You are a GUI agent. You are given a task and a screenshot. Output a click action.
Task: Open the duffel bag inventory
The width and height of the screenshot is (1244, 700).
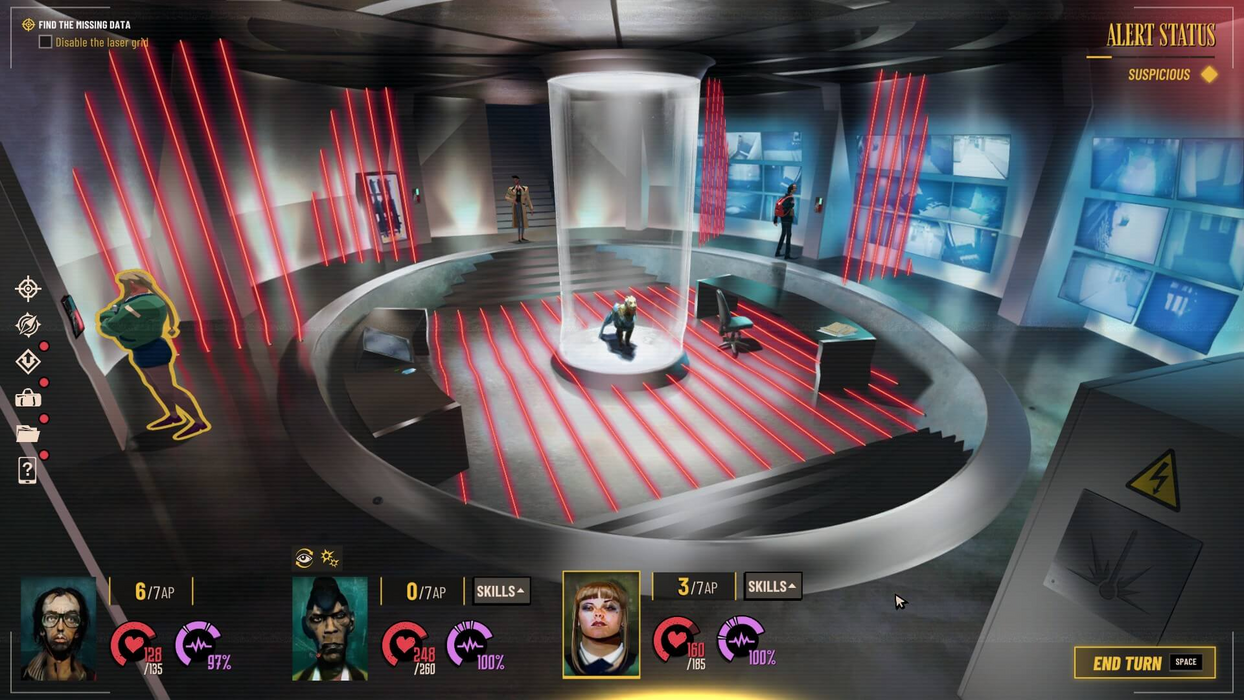click(28, 398)
